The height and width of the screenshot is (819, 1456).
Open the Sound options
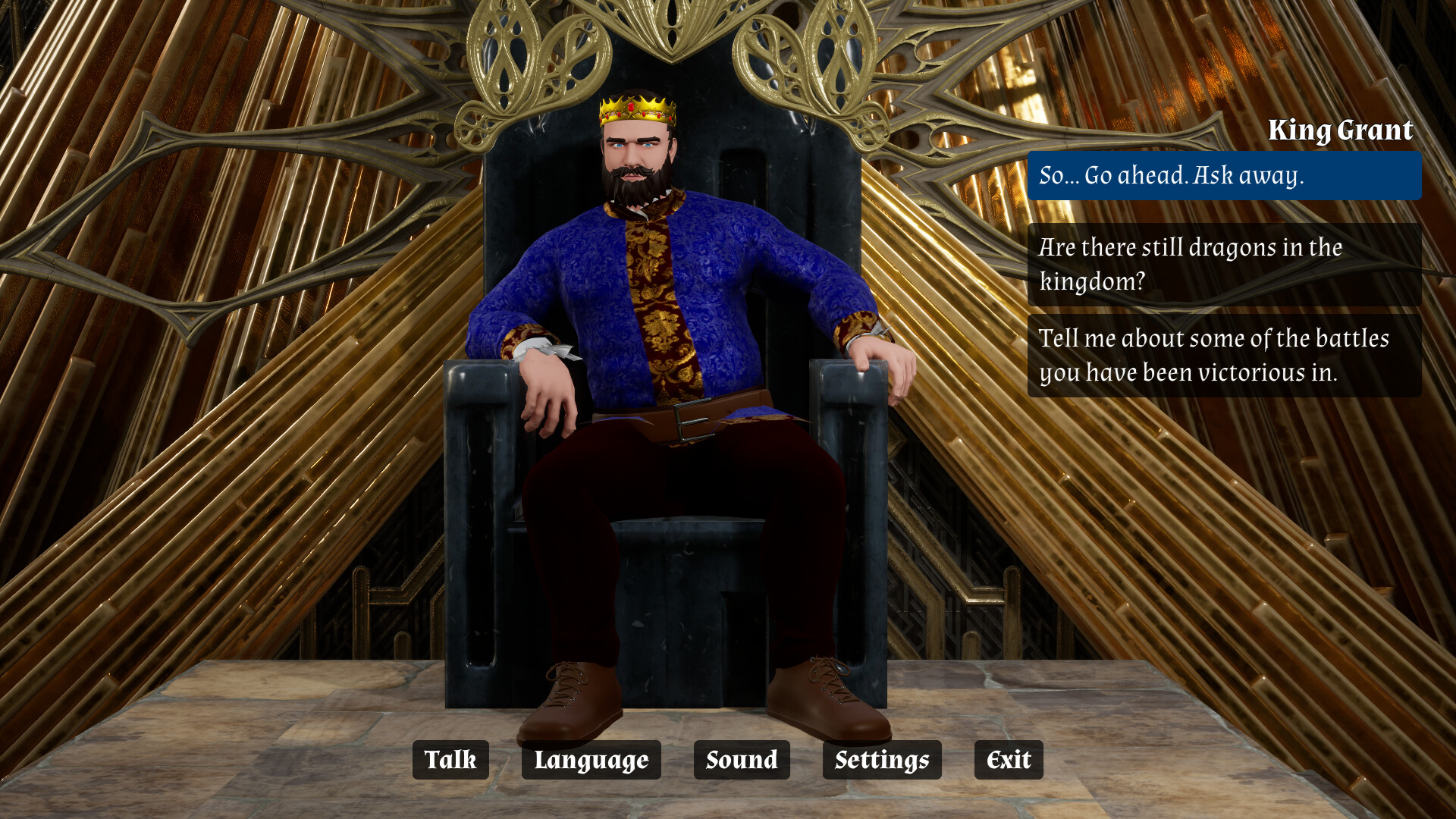pyautogui.click(x=741, y=760)
